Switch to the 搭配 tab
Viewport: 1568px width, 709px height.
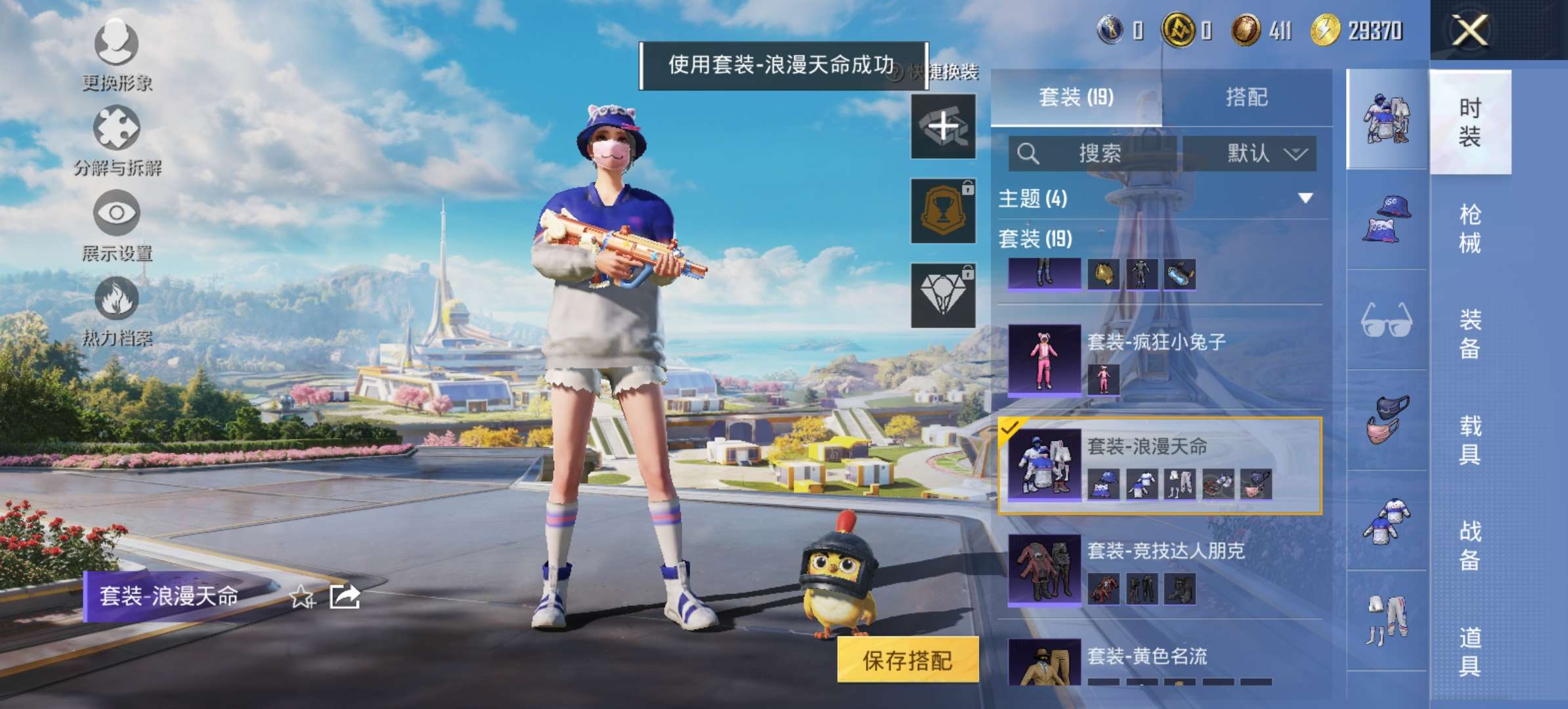tap(1246, 98)
